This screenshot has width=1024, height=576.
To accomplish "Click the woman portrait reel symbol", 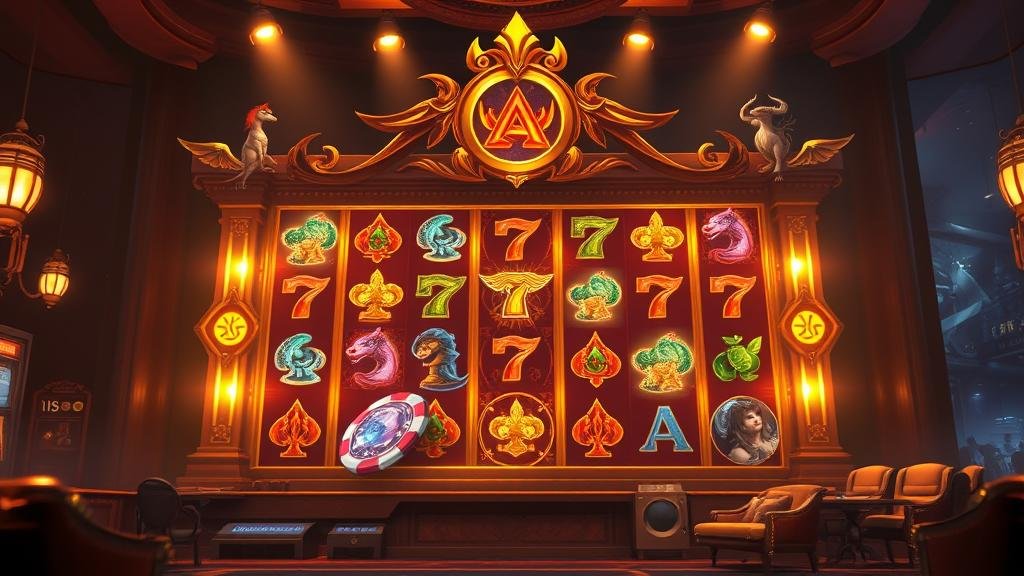I will tap(744, 430).
